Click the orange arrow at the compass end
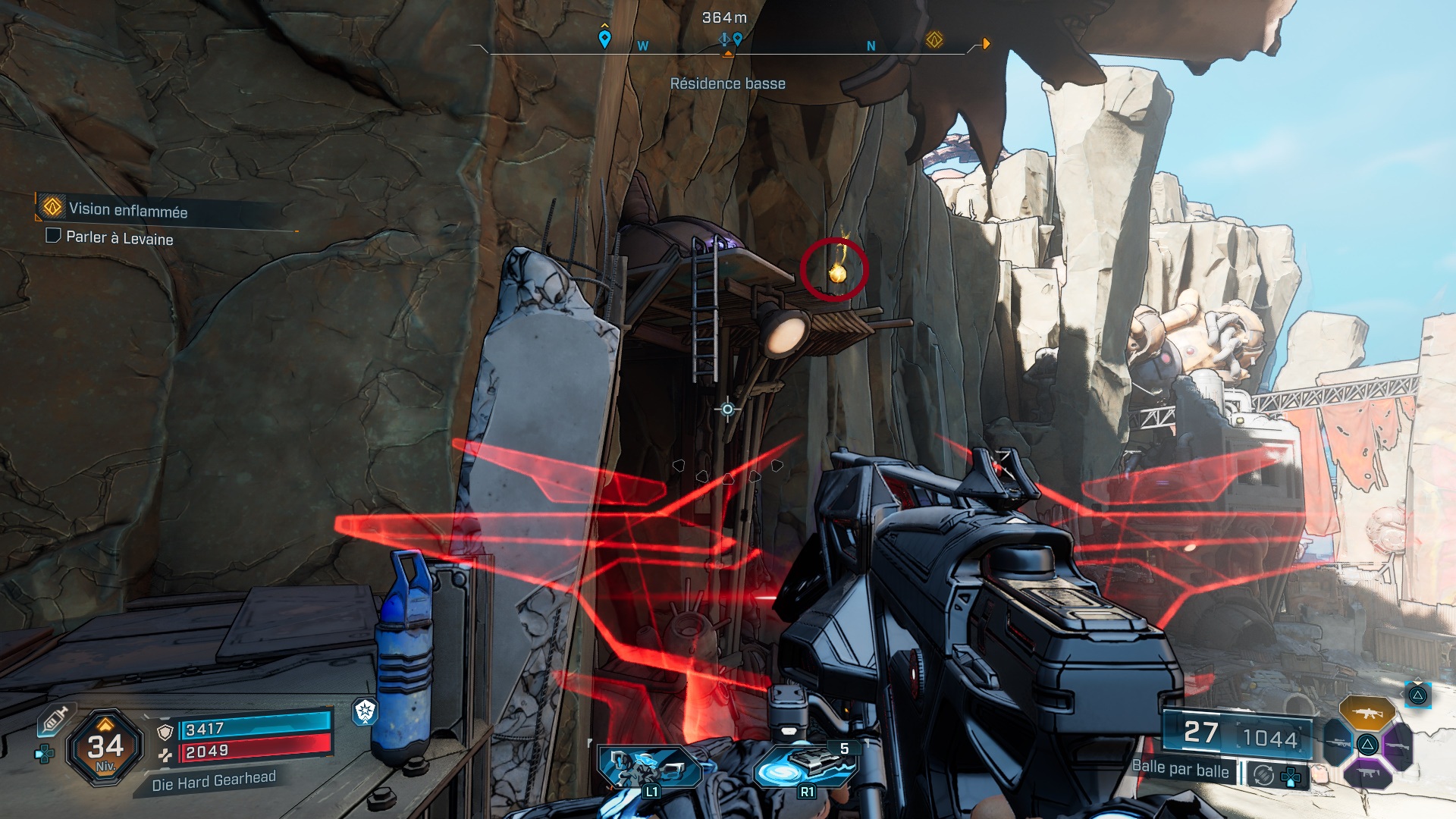The width and height of the screenshot is (1456, 819). click(986, 43)
